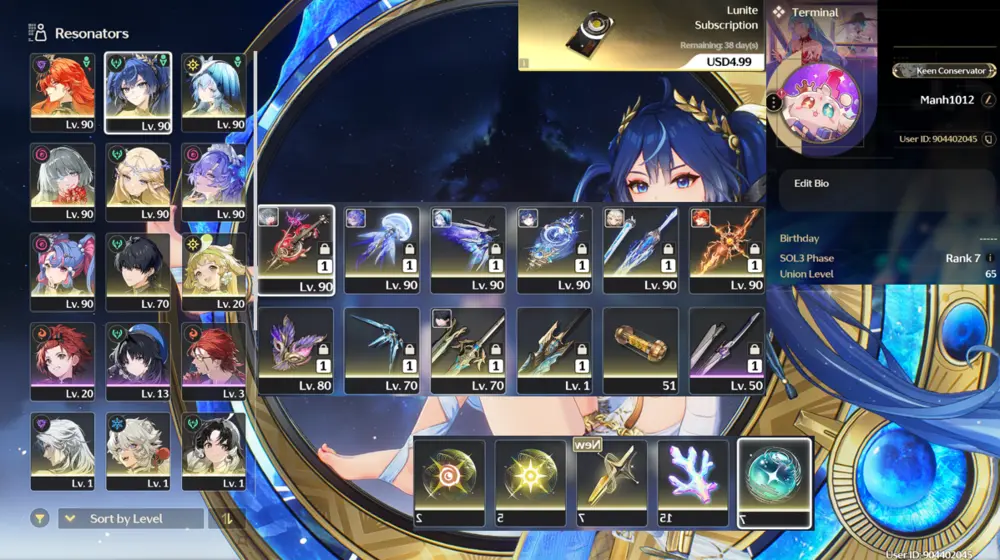Copy the User ID number
This screenshot has width=1000, height=560.
click(x=988, y=139)
